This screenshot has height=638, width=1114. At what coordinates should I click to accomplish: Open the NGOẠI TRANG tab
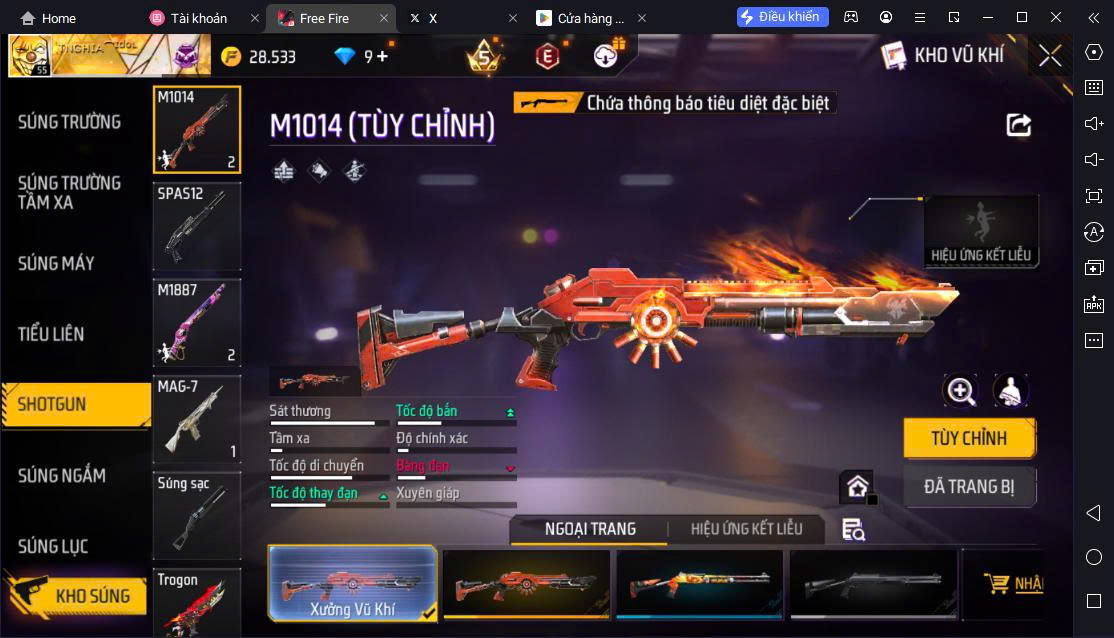[590, 529]
